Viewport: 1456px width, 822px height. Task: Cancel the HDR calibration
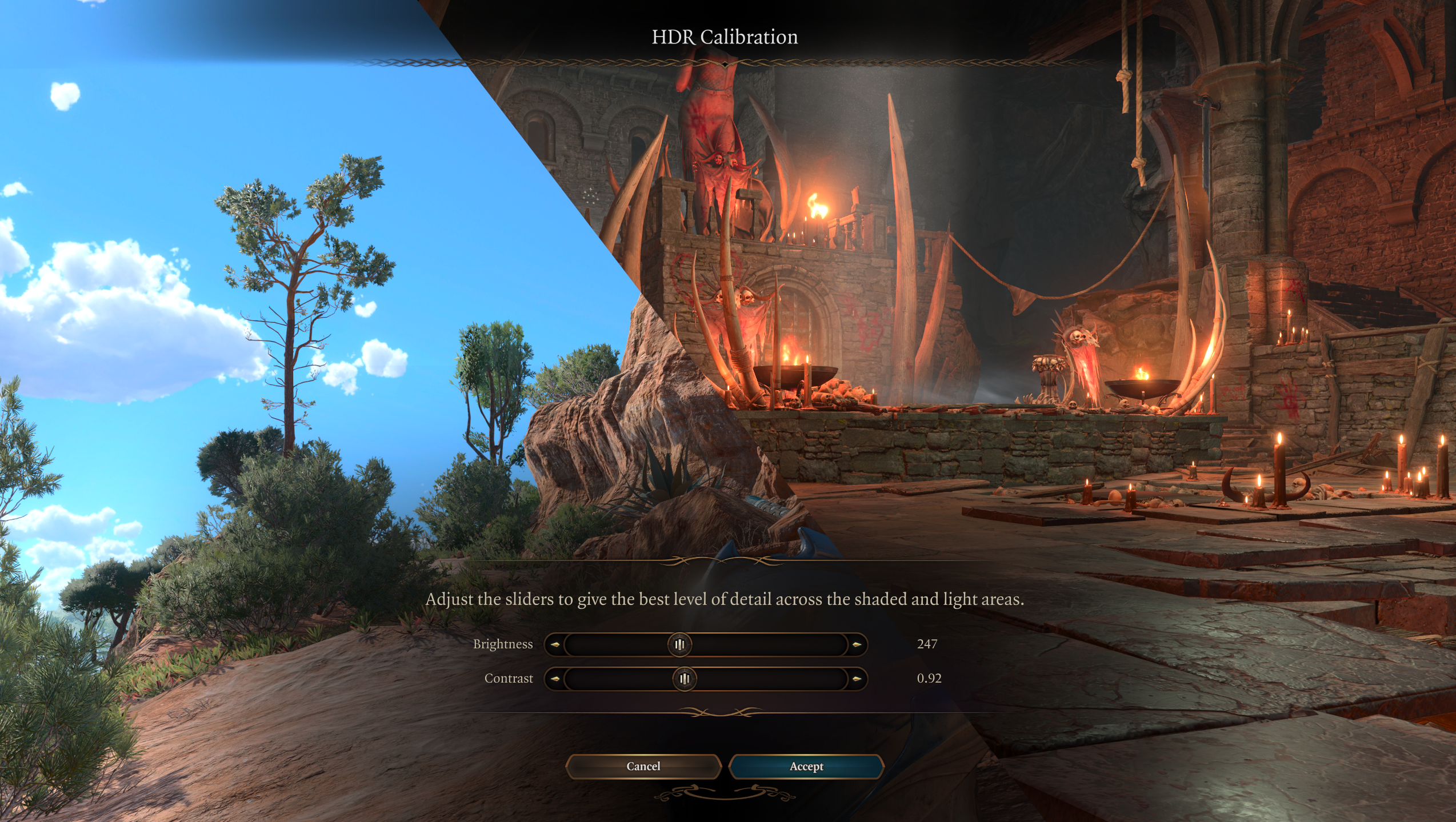click(643, 767)
